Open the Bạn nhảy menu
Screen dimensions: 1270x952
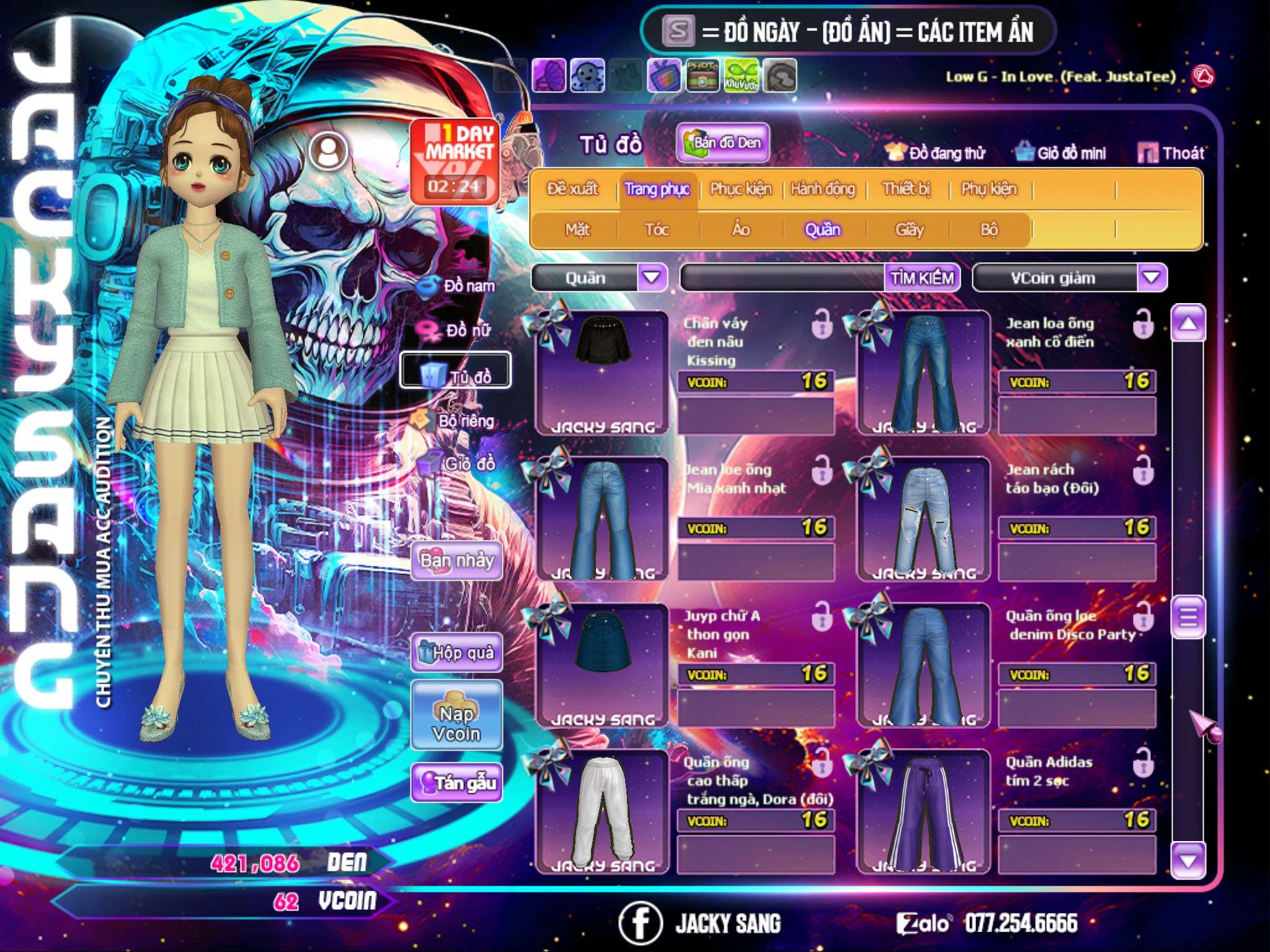[456, 561]
